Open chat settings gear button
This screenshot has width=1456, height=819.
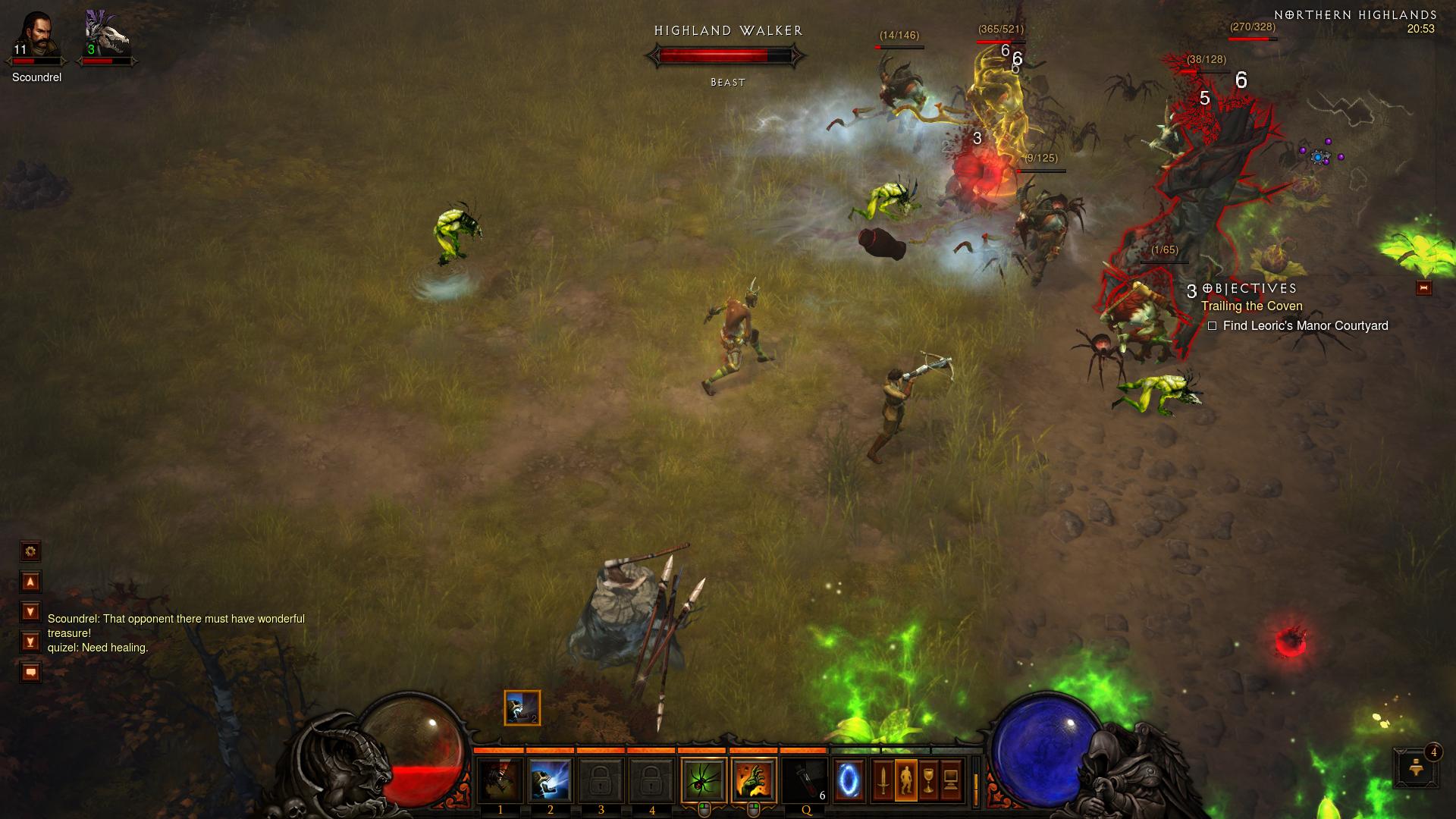pyautogui.click(x=30, y=551)
